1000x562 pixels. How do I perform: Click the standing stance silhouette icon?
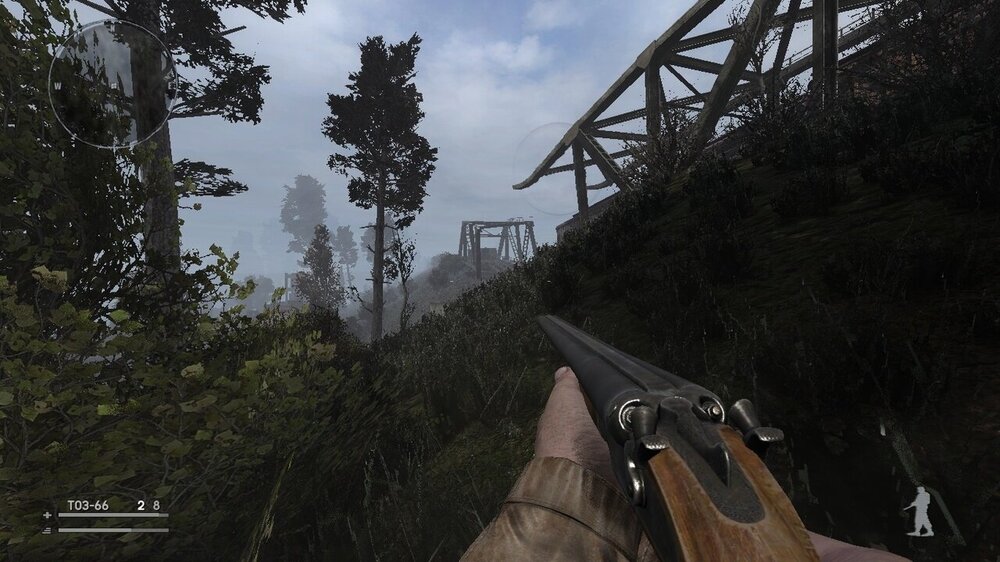tap(919, 511)
